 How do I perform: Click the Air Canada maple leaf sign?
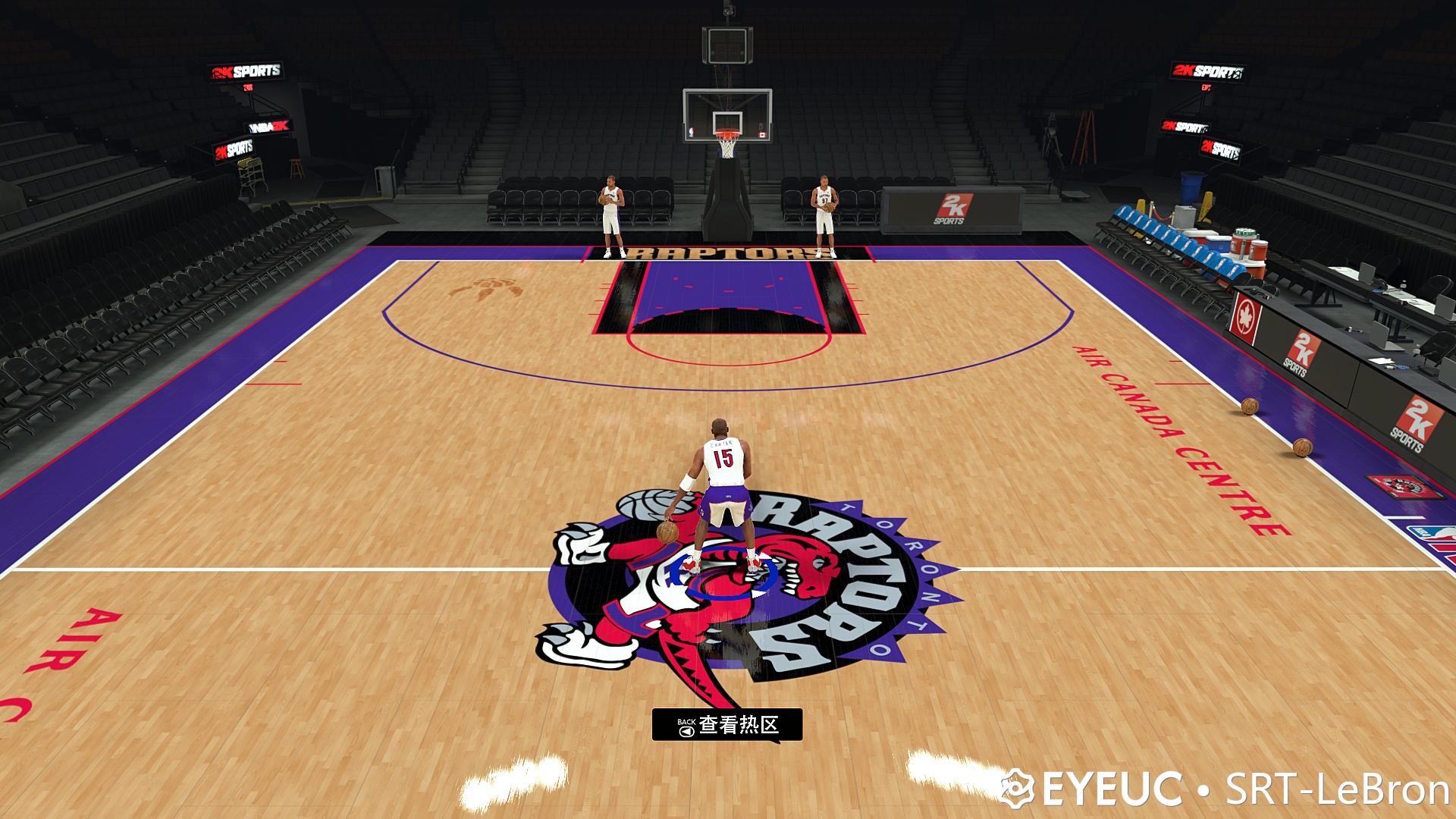tap(1245, 314)
